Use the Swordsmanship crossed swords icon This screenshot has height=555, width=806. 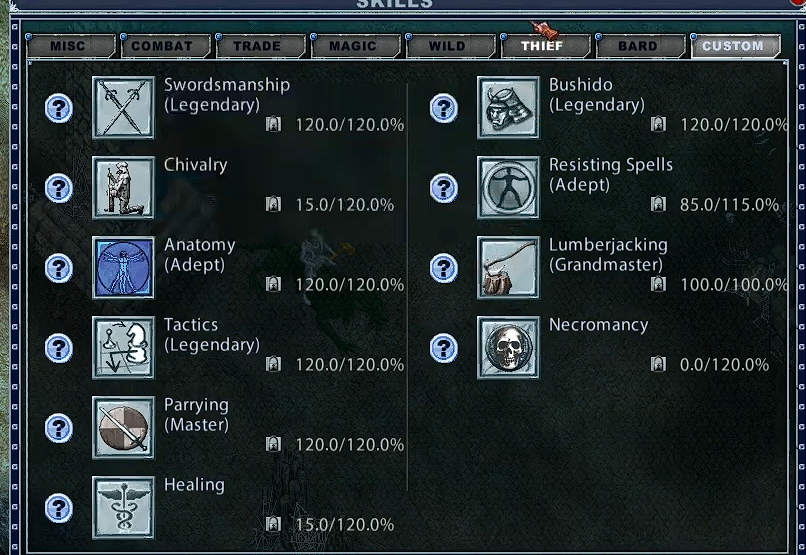[x=123, y=108]
